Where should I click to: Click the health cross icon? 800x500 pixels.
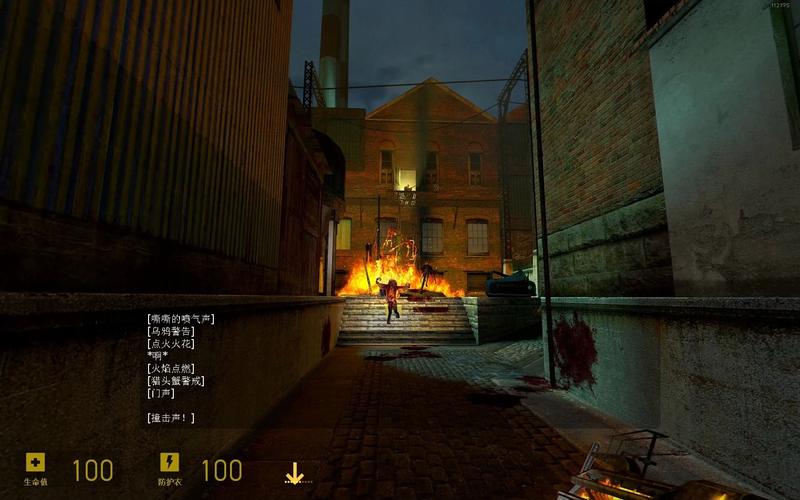35,462
